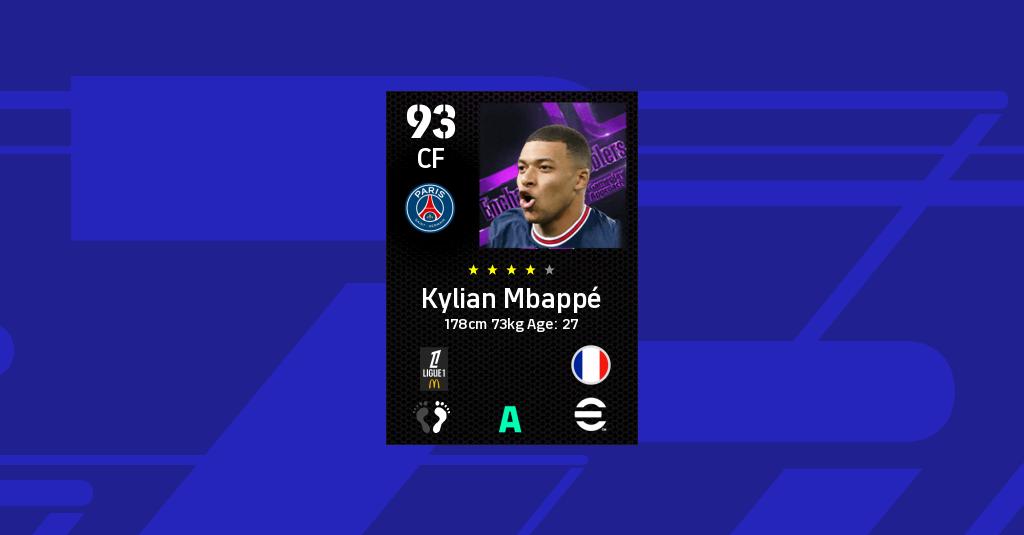Click the Ligue 1 league logo
Screen dimensions: 1024x535
pos(433,367)
